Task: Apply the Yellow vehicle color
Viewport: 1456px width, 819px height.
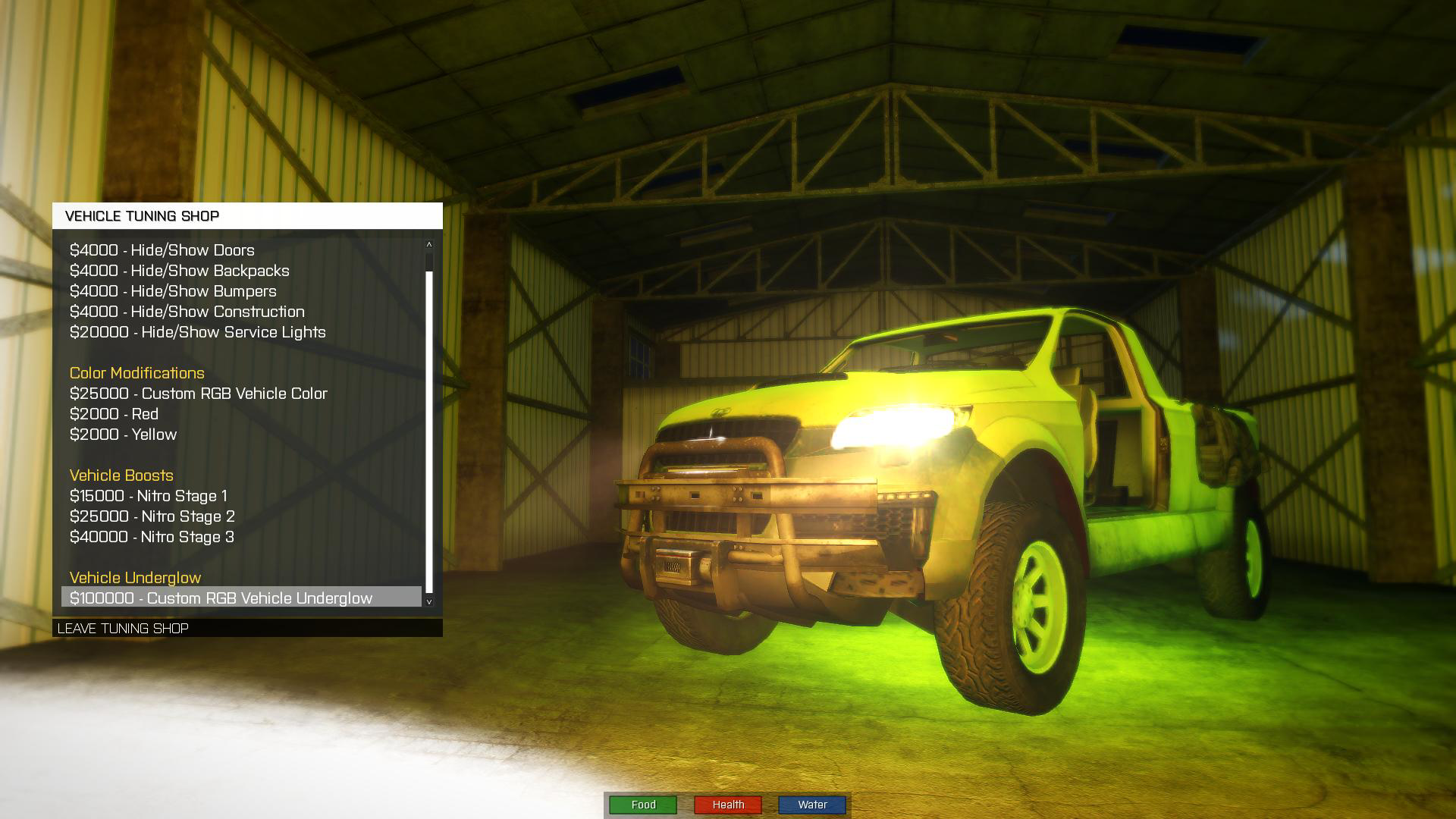Action: tap(123, 435)
